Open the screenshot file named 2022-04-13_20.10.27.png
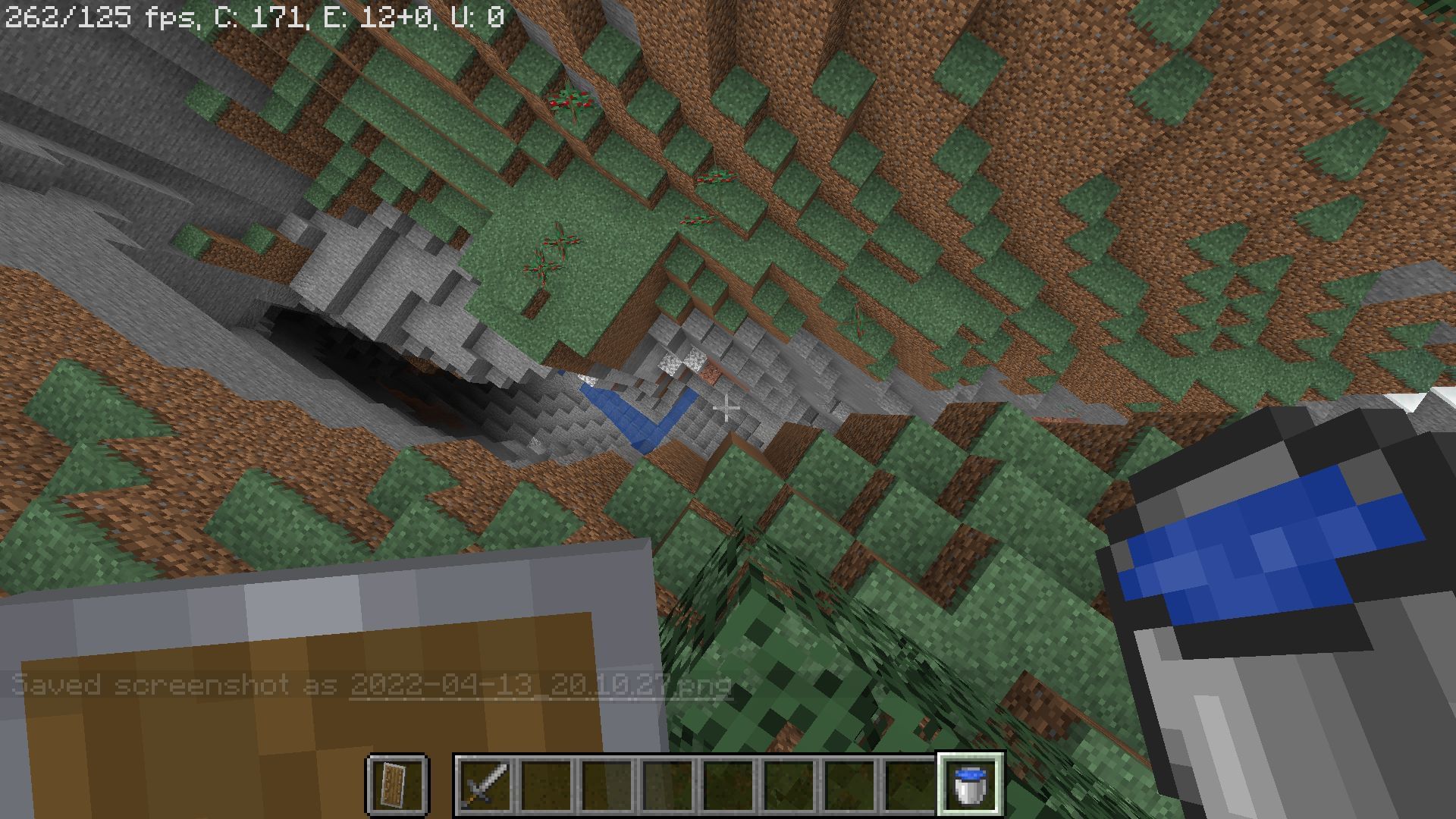Viewport: 1456px width, 819px height. pos(540,685)
